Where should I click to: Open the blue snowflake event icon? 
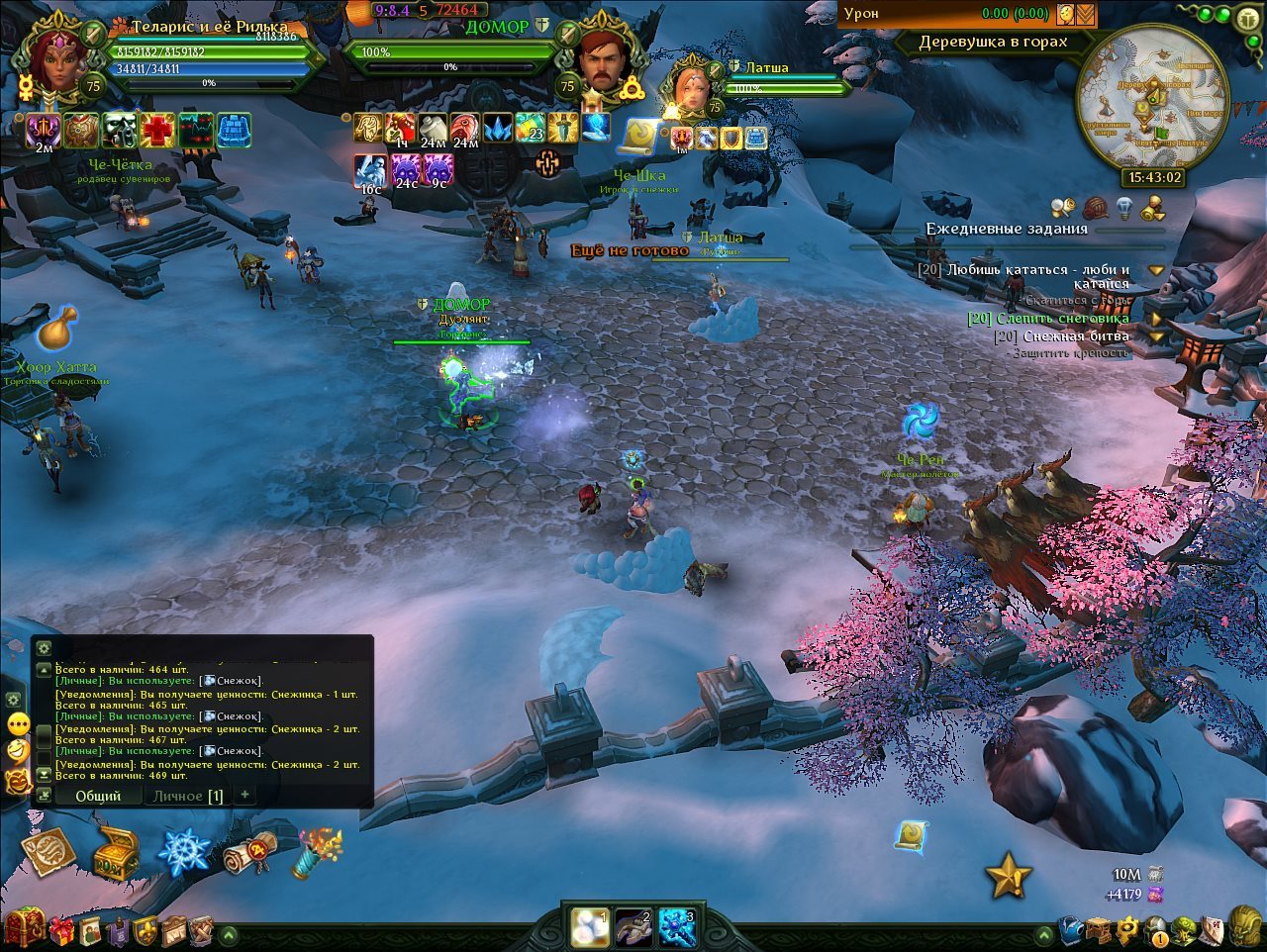[x=185, y=851]
